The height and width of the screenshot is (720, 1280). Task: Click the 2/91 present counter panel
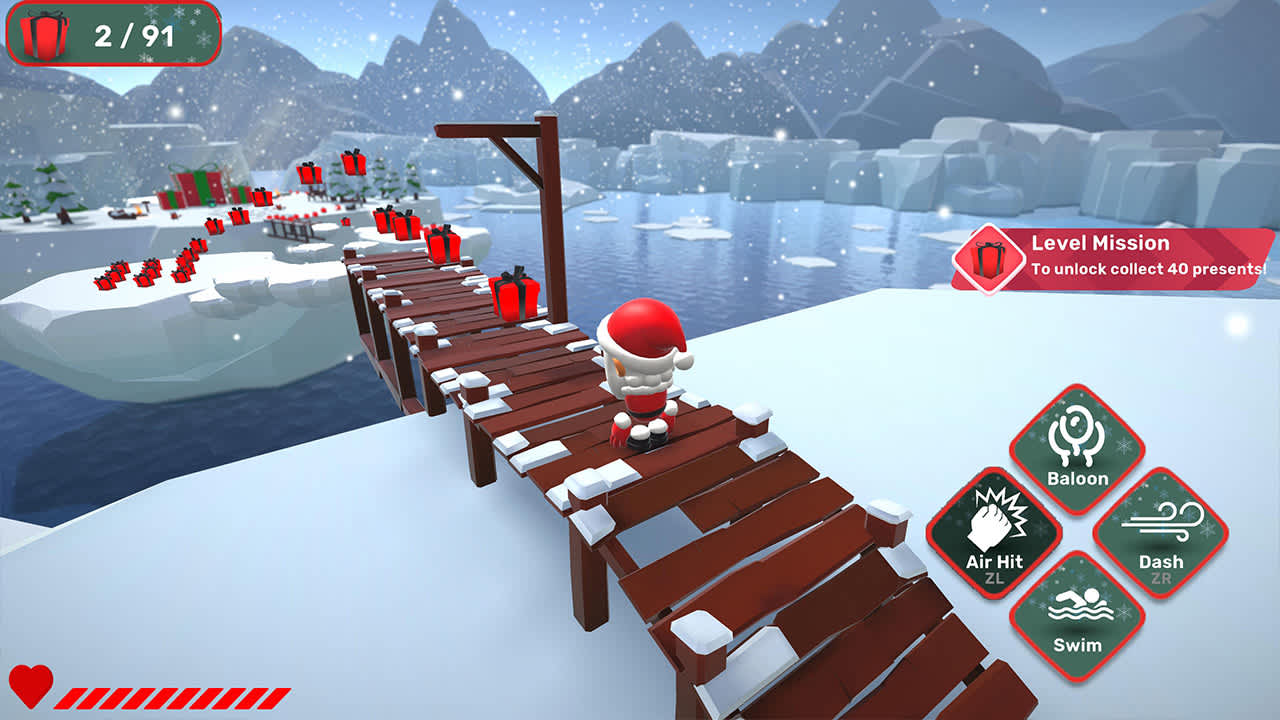pyautogui.click(x=115, y=33)
